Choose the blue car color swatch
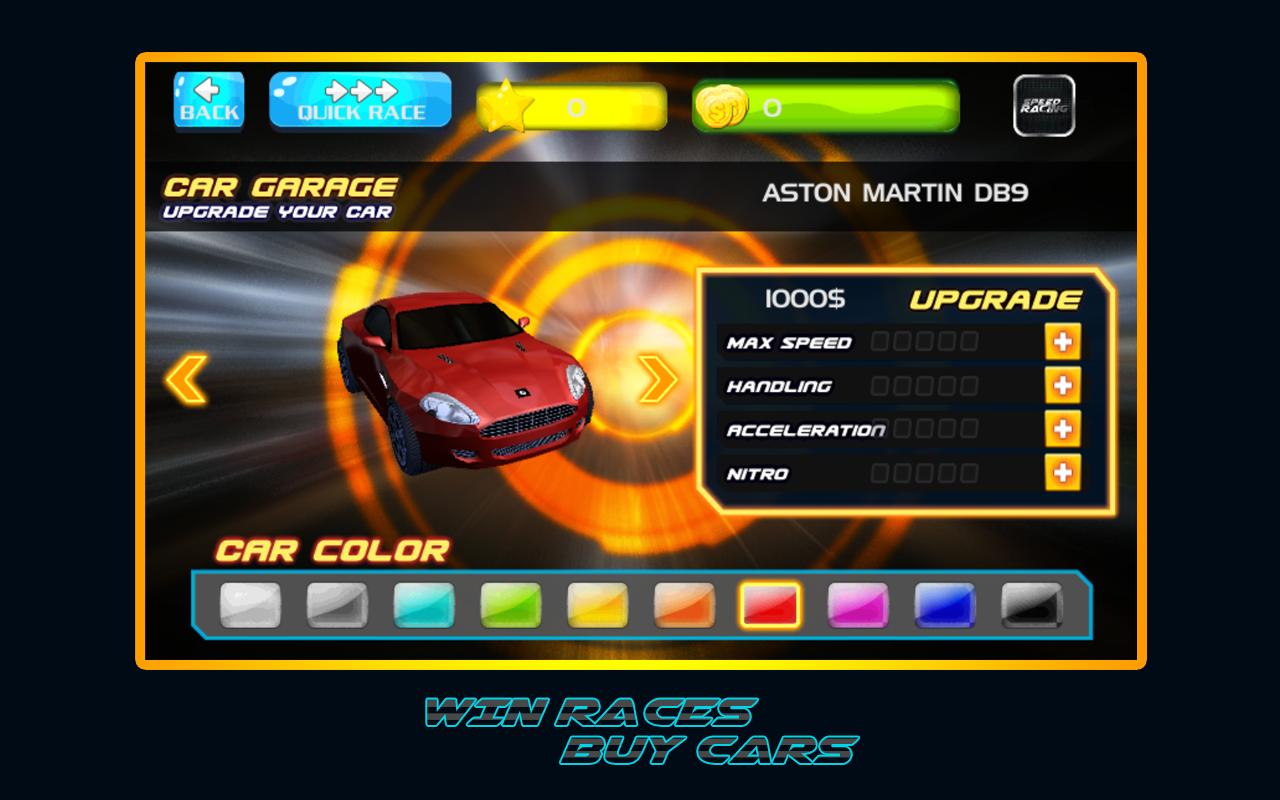Screen dimensions: 1280x800 coord(944,604)
